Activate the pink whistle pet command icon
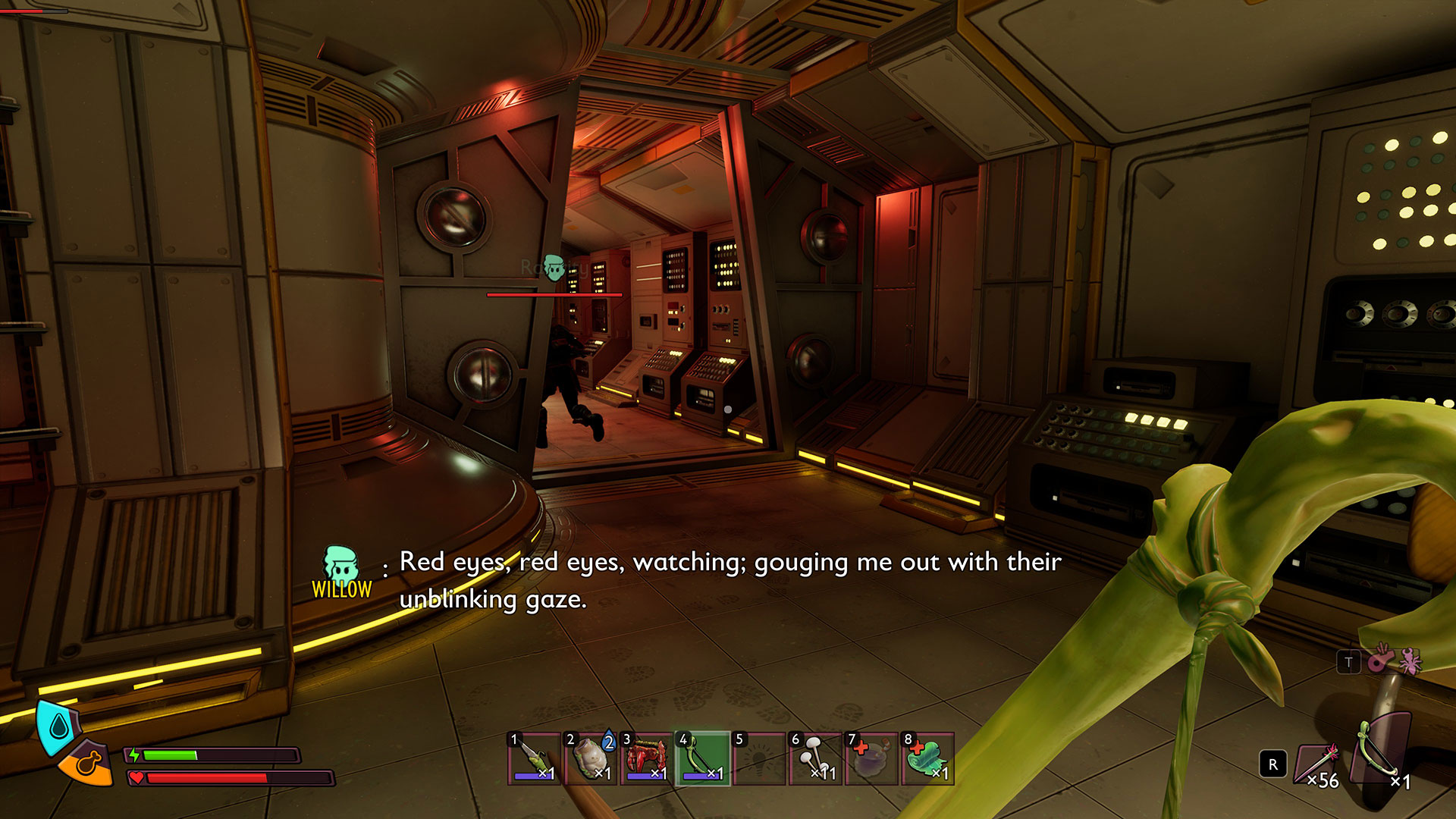This screenshot has width=1456, height=819. [1380, 661]
